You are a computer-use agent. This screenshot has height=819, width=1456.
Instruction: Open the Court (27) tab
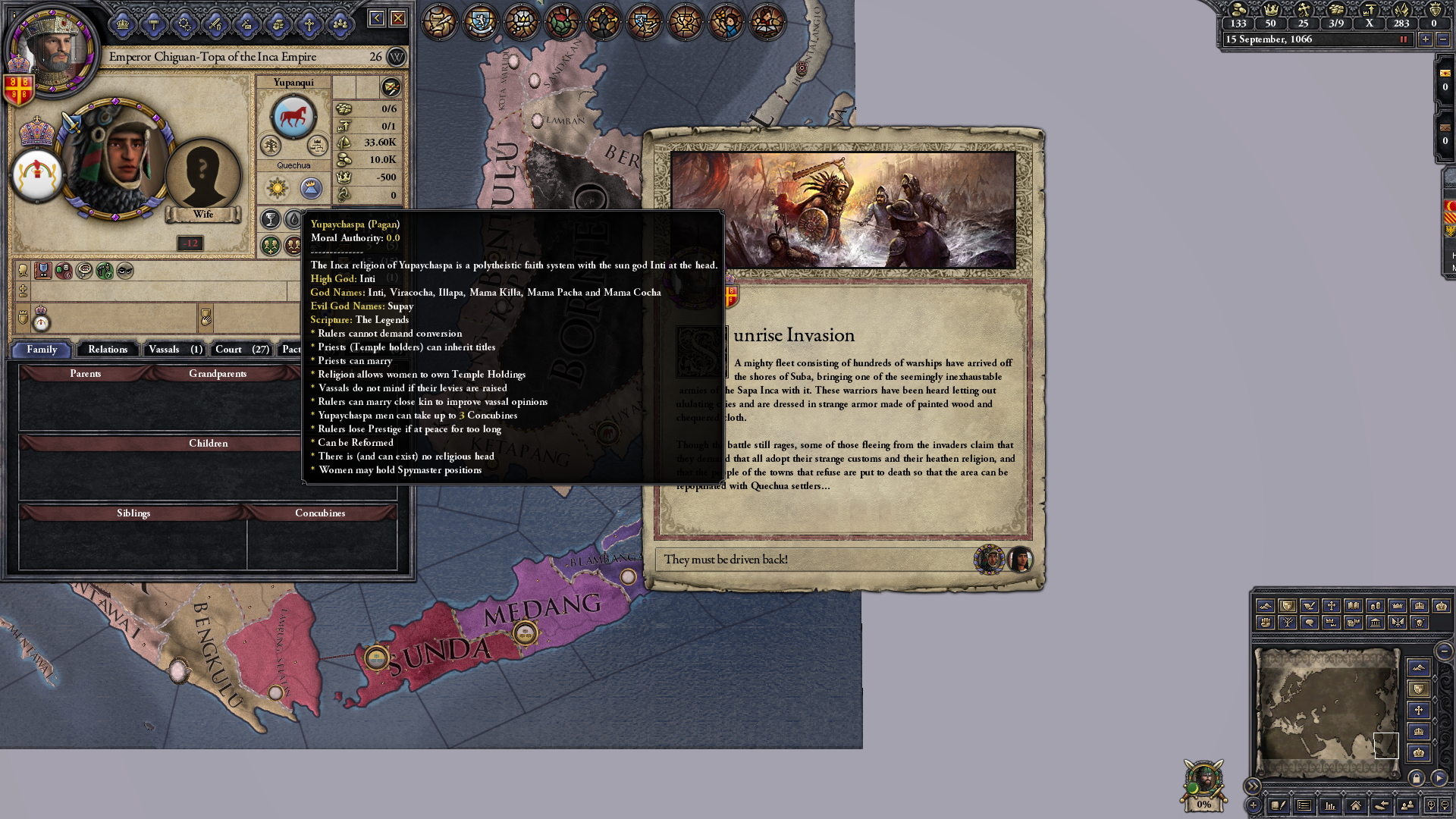tap(241, 350)
